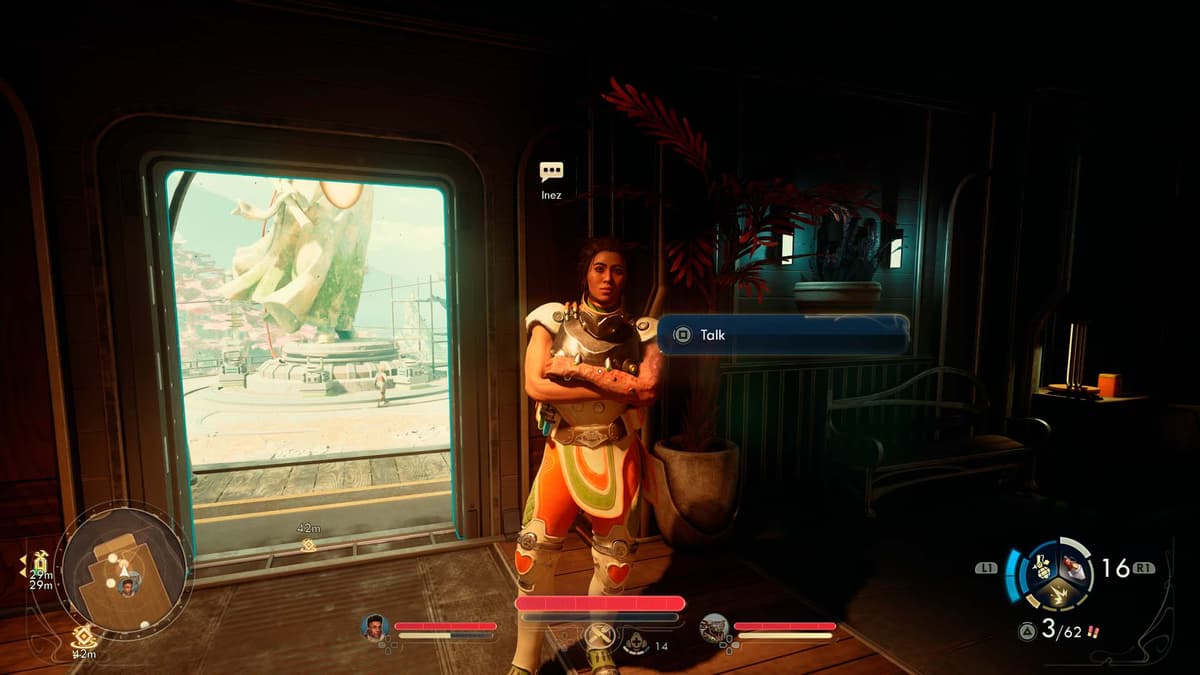Image resolution: width=1200 pixels, height=675 pixels.
Task: Click the speech bubble icon above Inez
Action: [551, 172]
